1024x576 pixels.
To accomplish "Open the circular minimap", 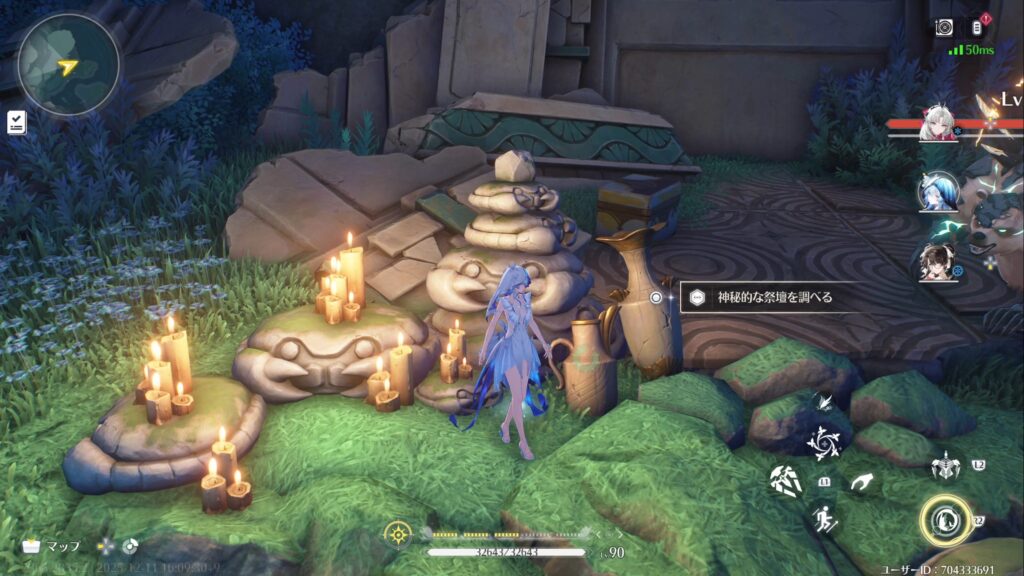I will tap(68, 64).
